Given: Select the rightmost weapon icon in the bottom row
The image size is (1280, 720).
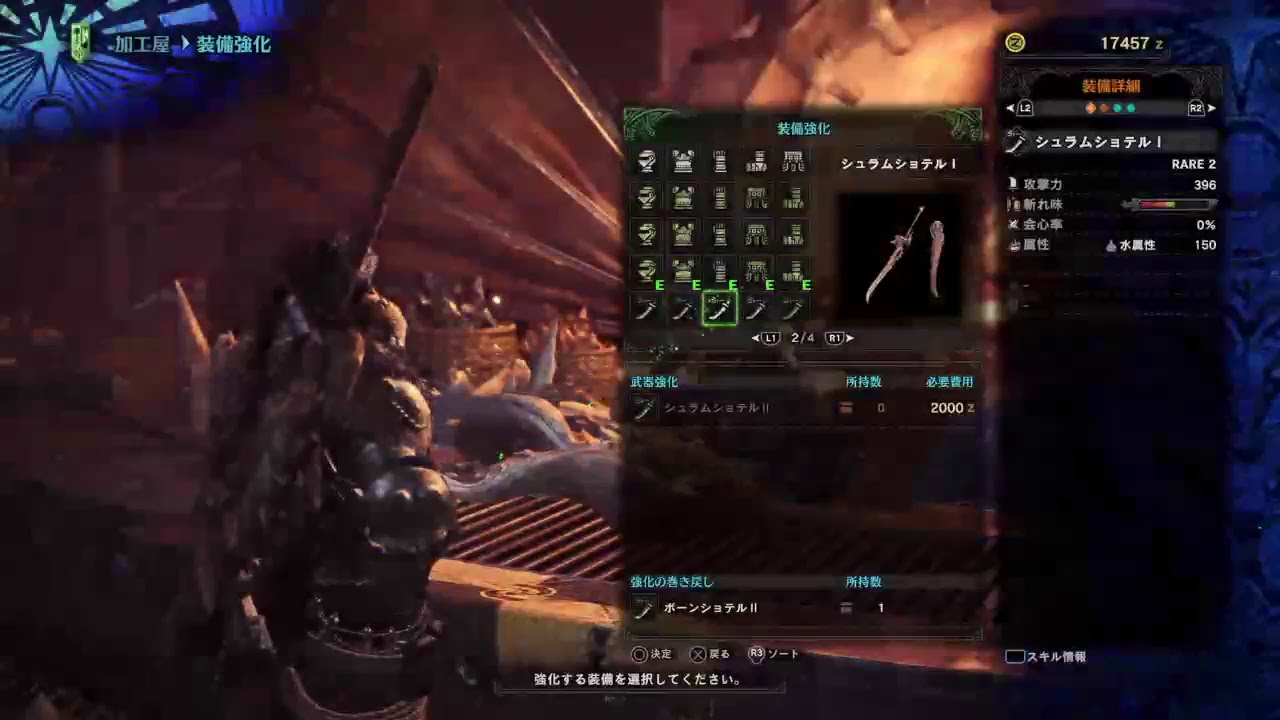Looking at the screenshot, I should pos(793,308).
